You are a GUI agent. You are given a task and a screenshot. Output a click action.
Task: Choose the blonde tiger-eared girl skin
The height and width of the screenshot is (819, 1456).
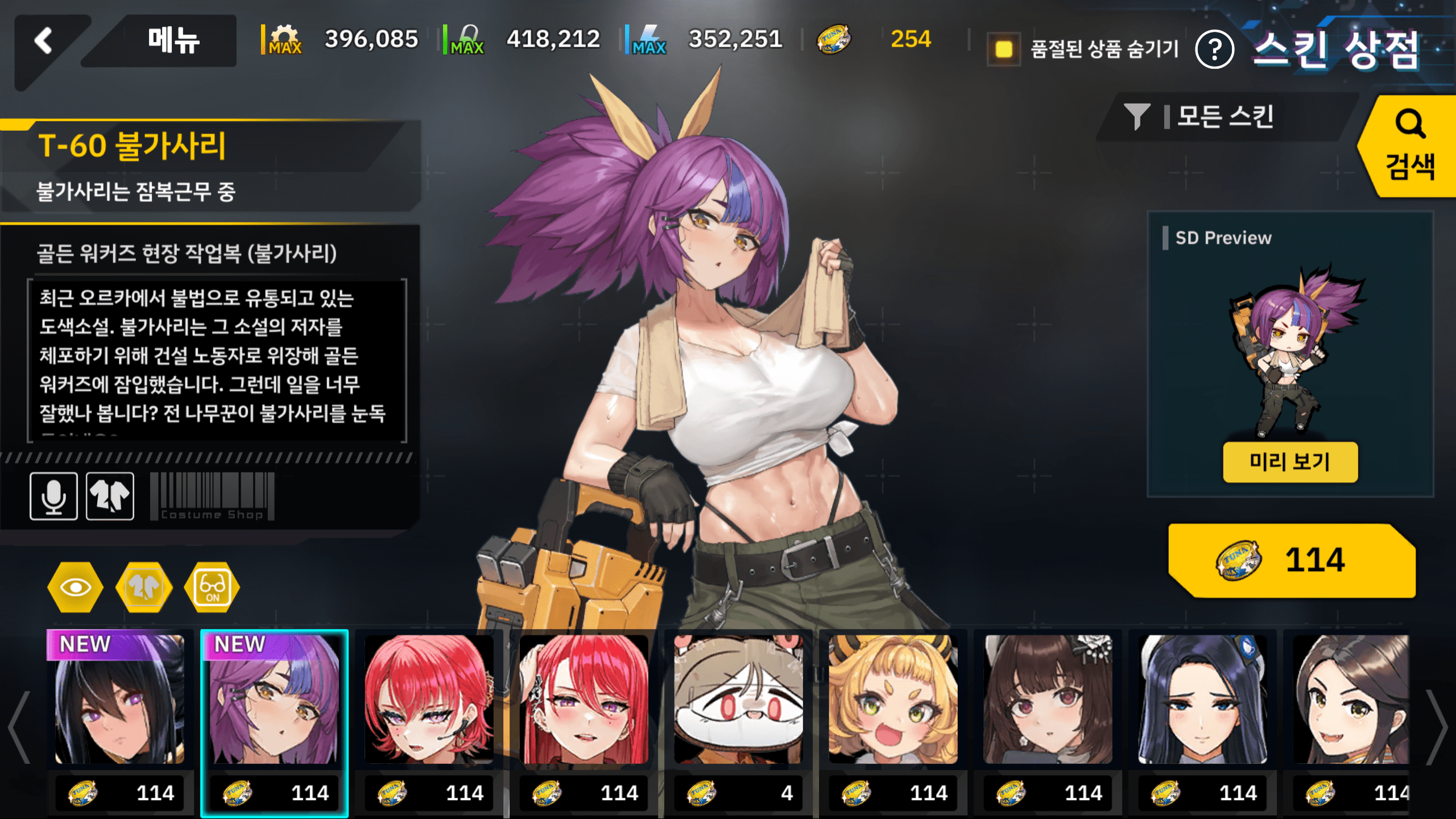(893, 700)
